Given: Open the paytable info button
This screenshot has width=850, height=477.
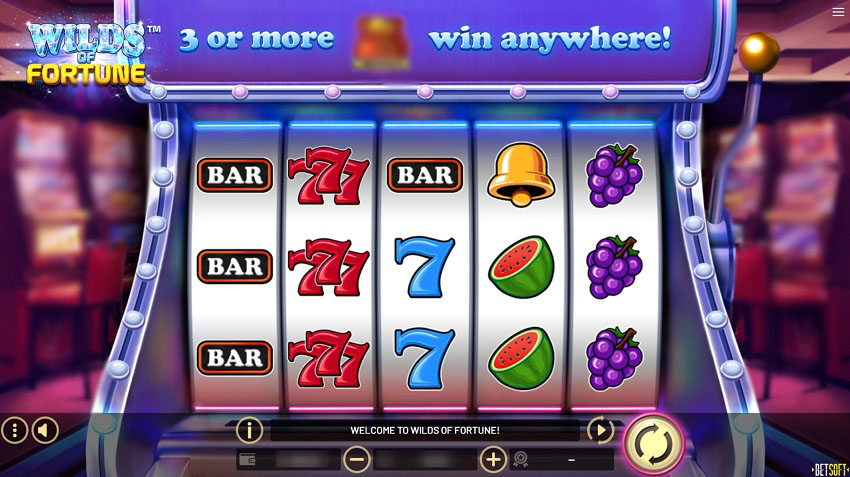Looking at the screenshot, I should coord(249,431).
